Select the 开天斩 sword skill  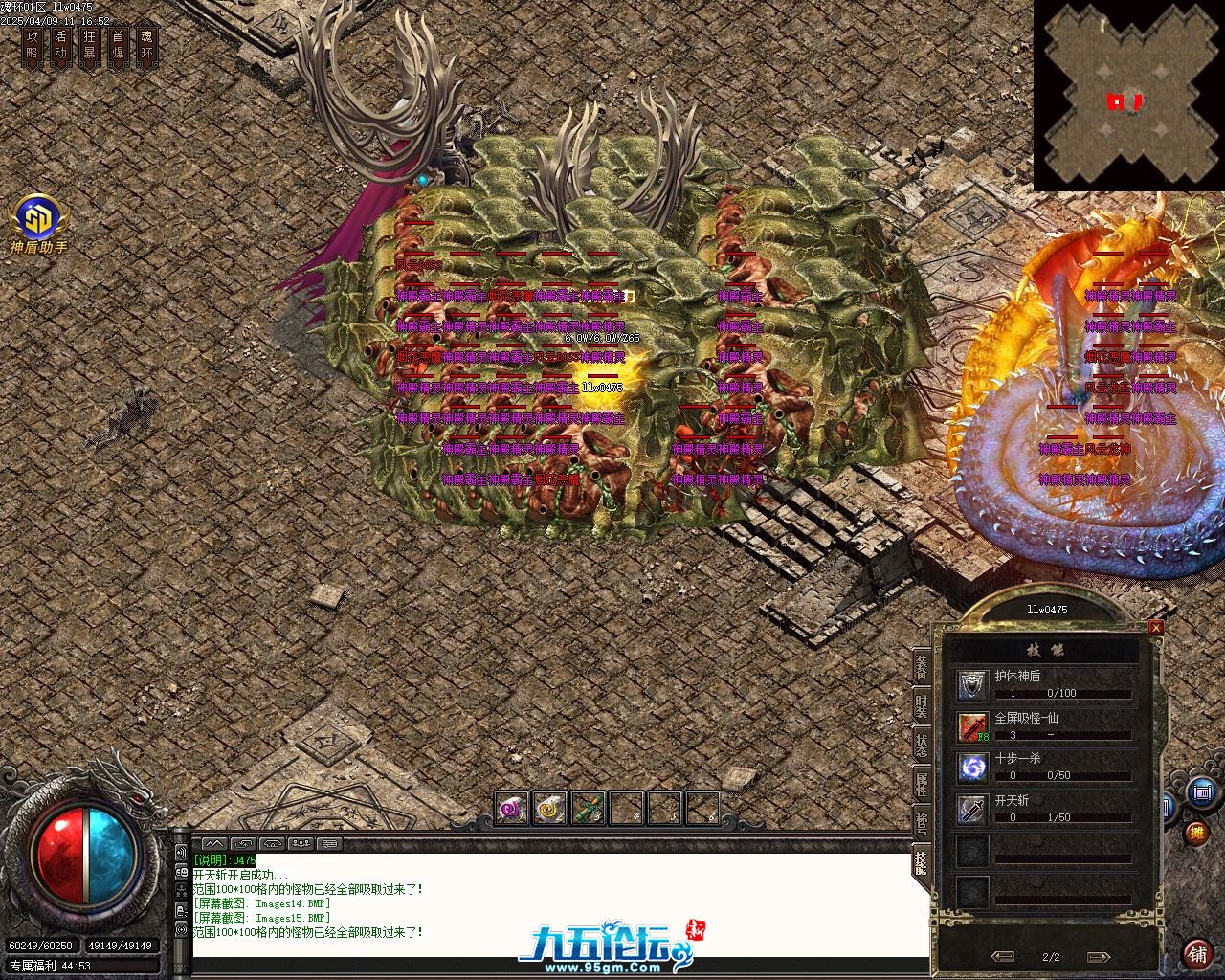pos(973,809)
